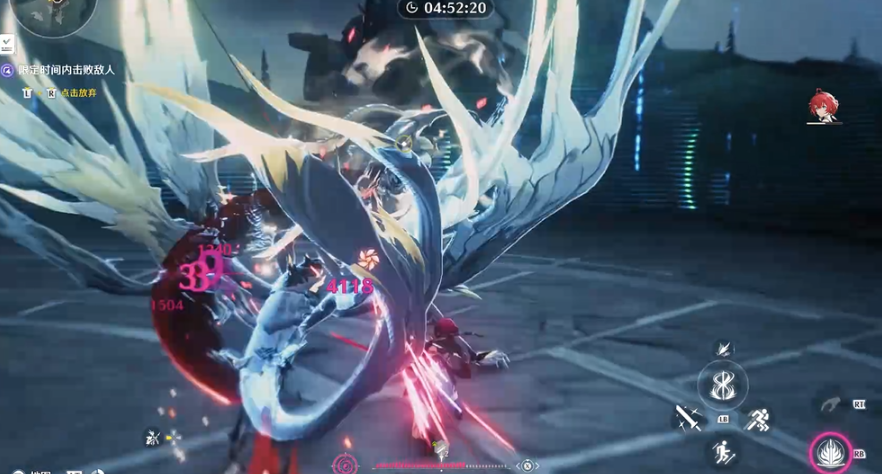Screen dimensions: 882x474
Task: Activate the pink-ringed flame ultimate skill
Action: 831,453
